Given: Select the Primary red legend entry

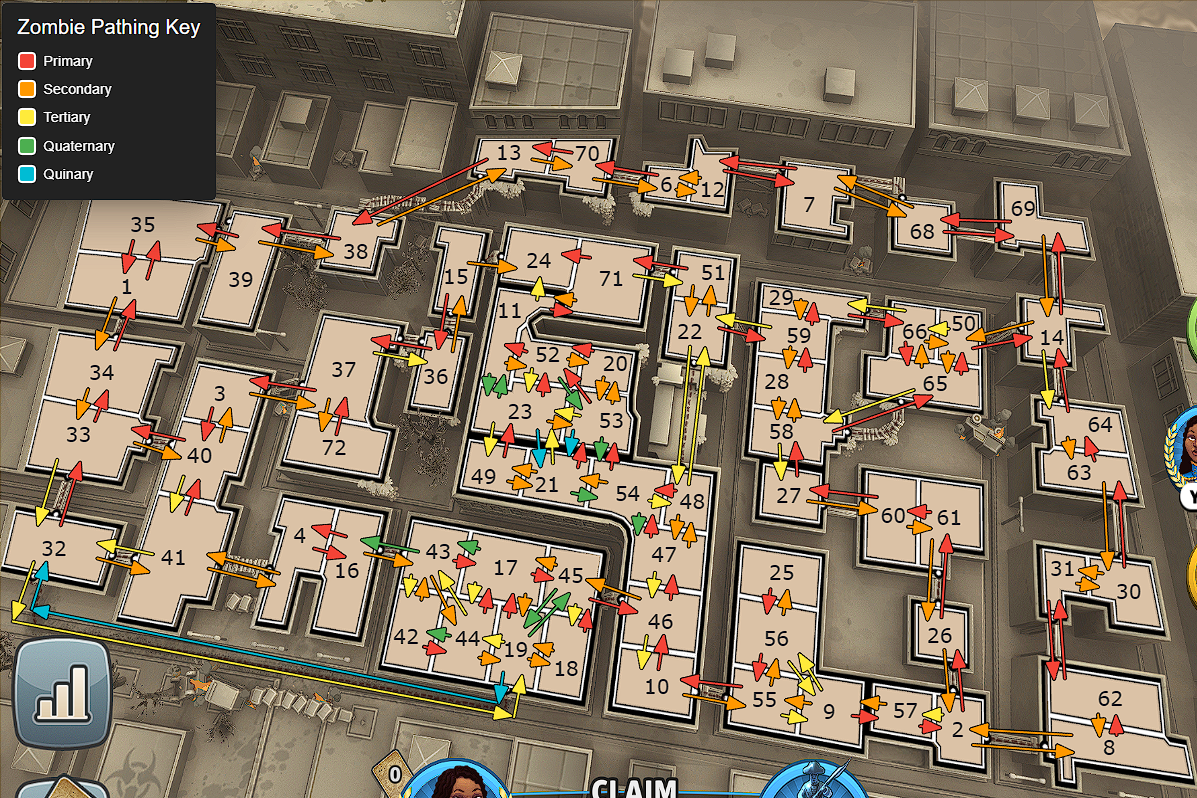Looking at the screenshot, I should pos(67,61).
